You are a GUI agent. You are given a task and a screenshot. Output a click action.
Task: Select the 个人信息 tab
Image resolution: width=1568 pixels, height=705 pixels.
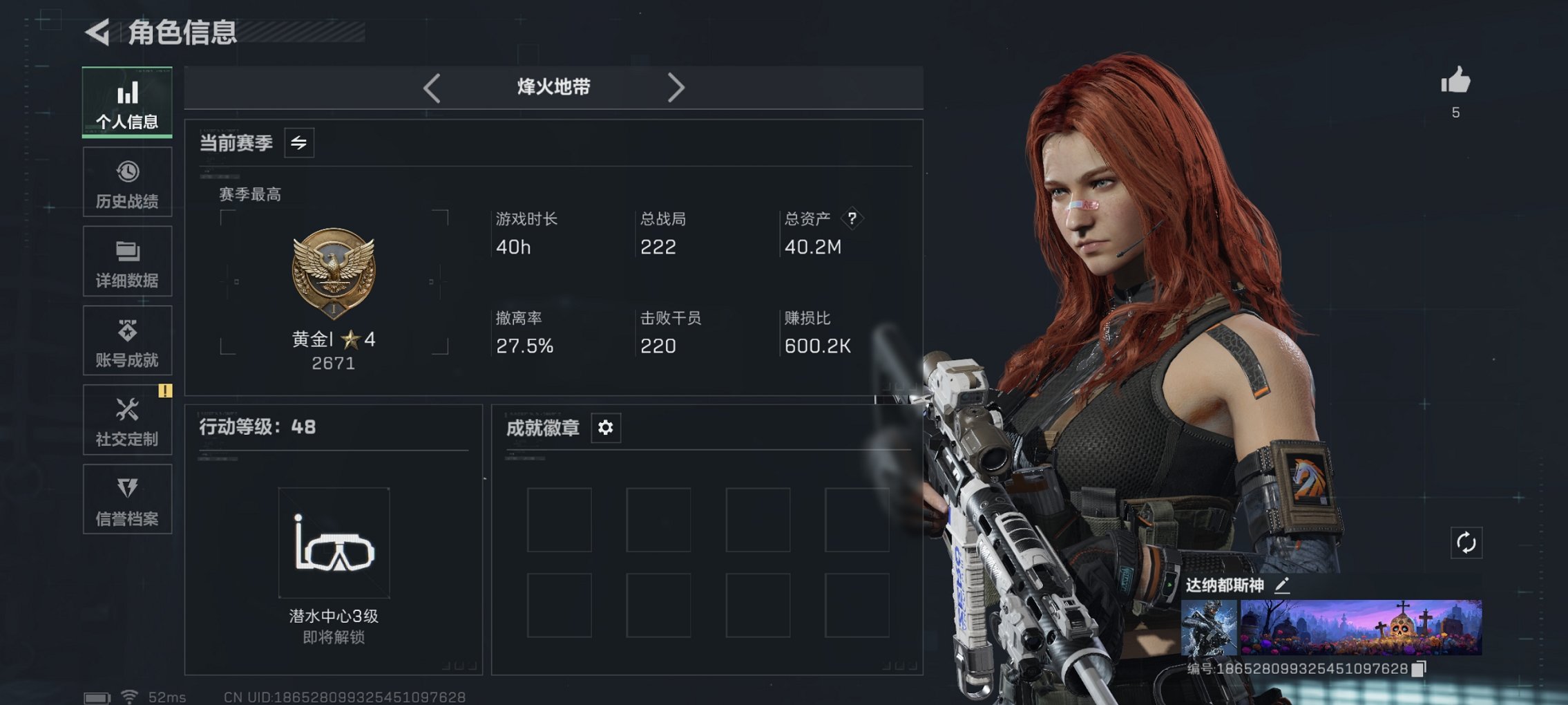[x=126, y=102]
